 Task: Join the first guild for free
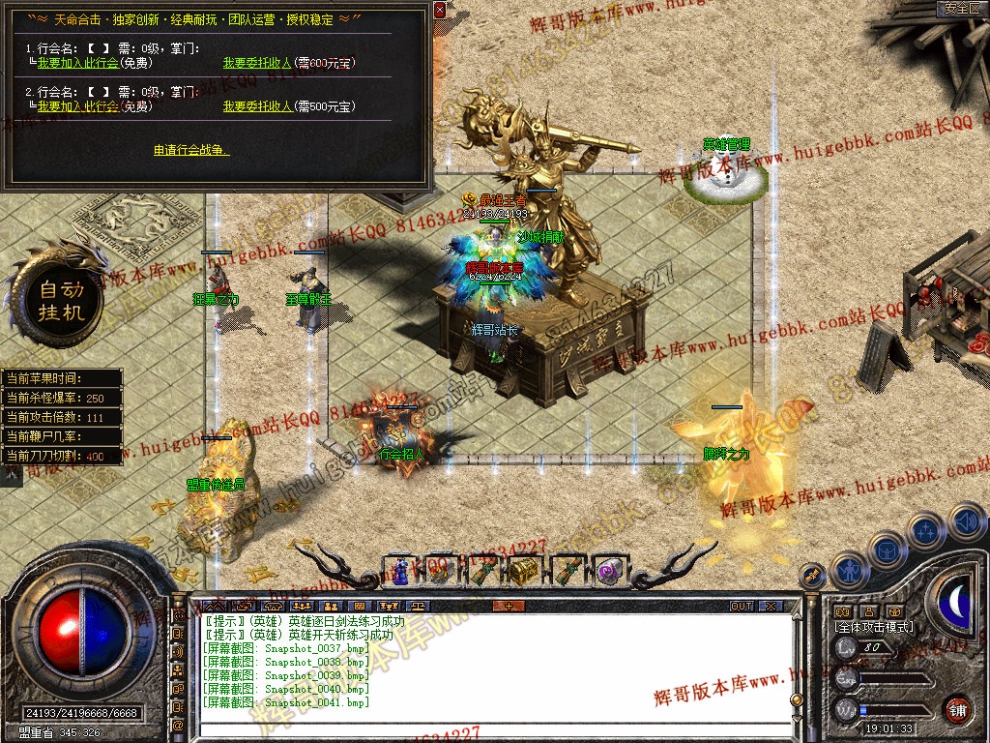tap(92, 62)
